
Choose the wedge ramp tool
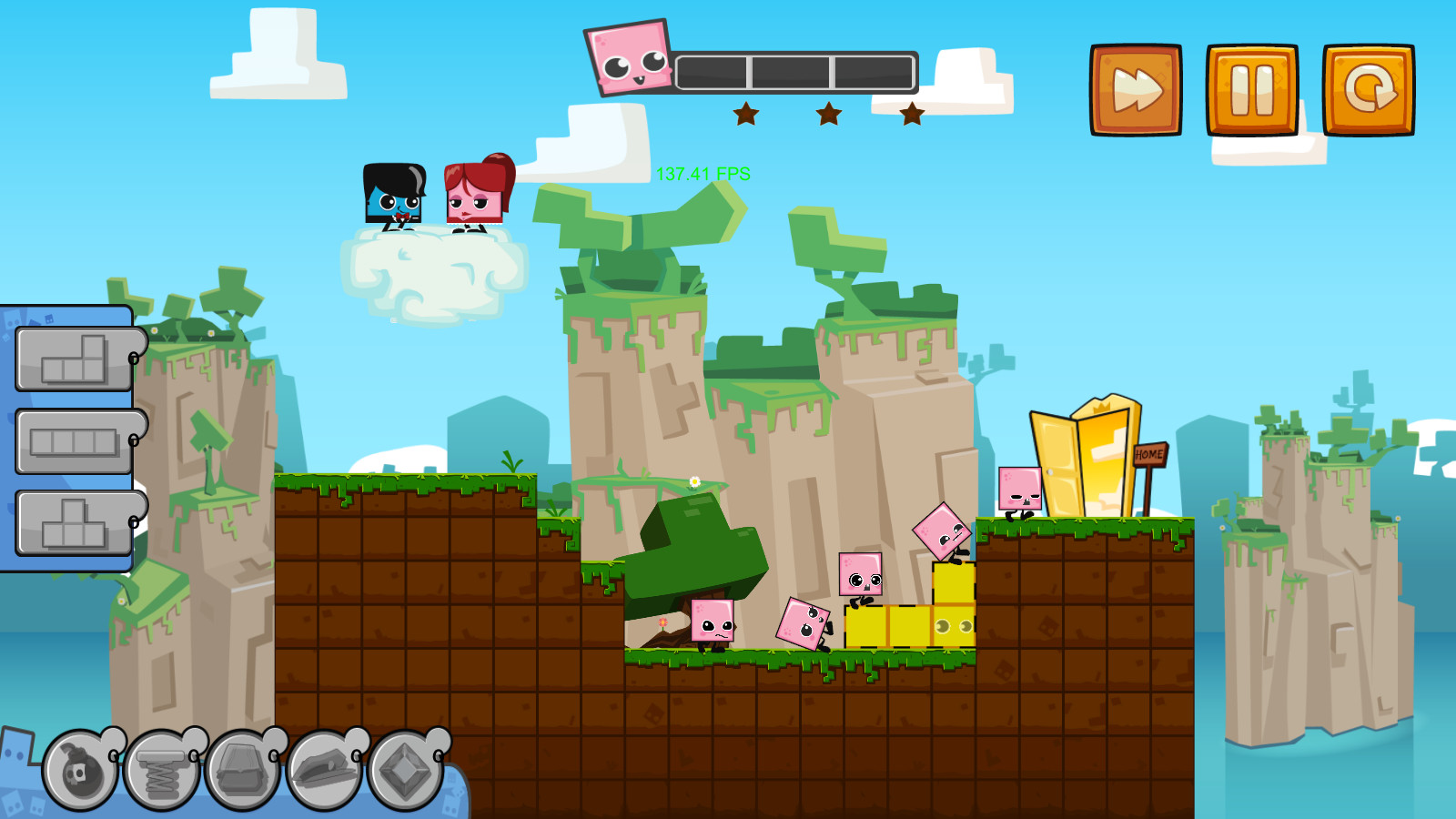pyautogui.click(x=324, y=769)
